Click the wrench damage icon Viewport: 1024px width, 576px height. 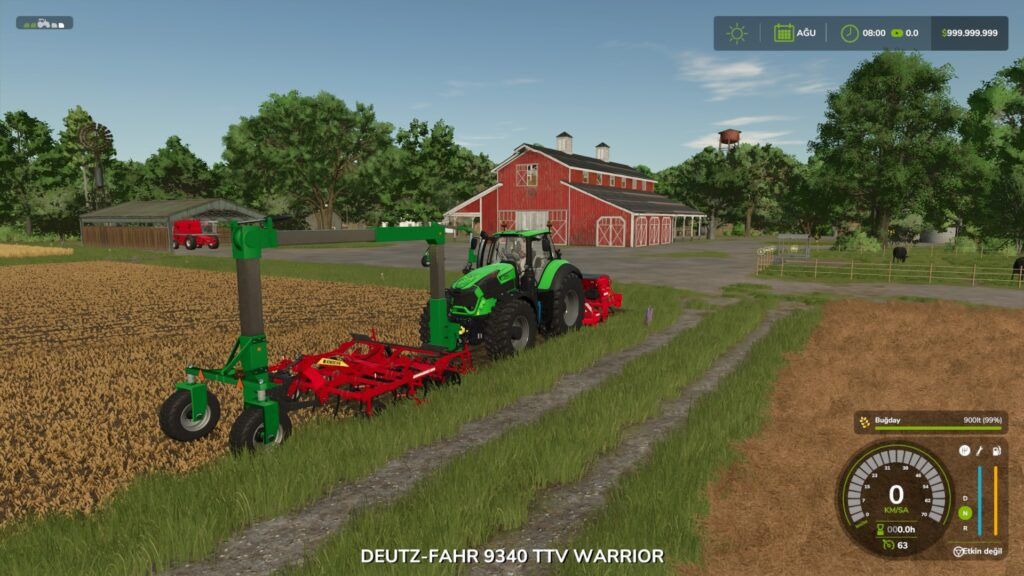[x=980, y=451]
